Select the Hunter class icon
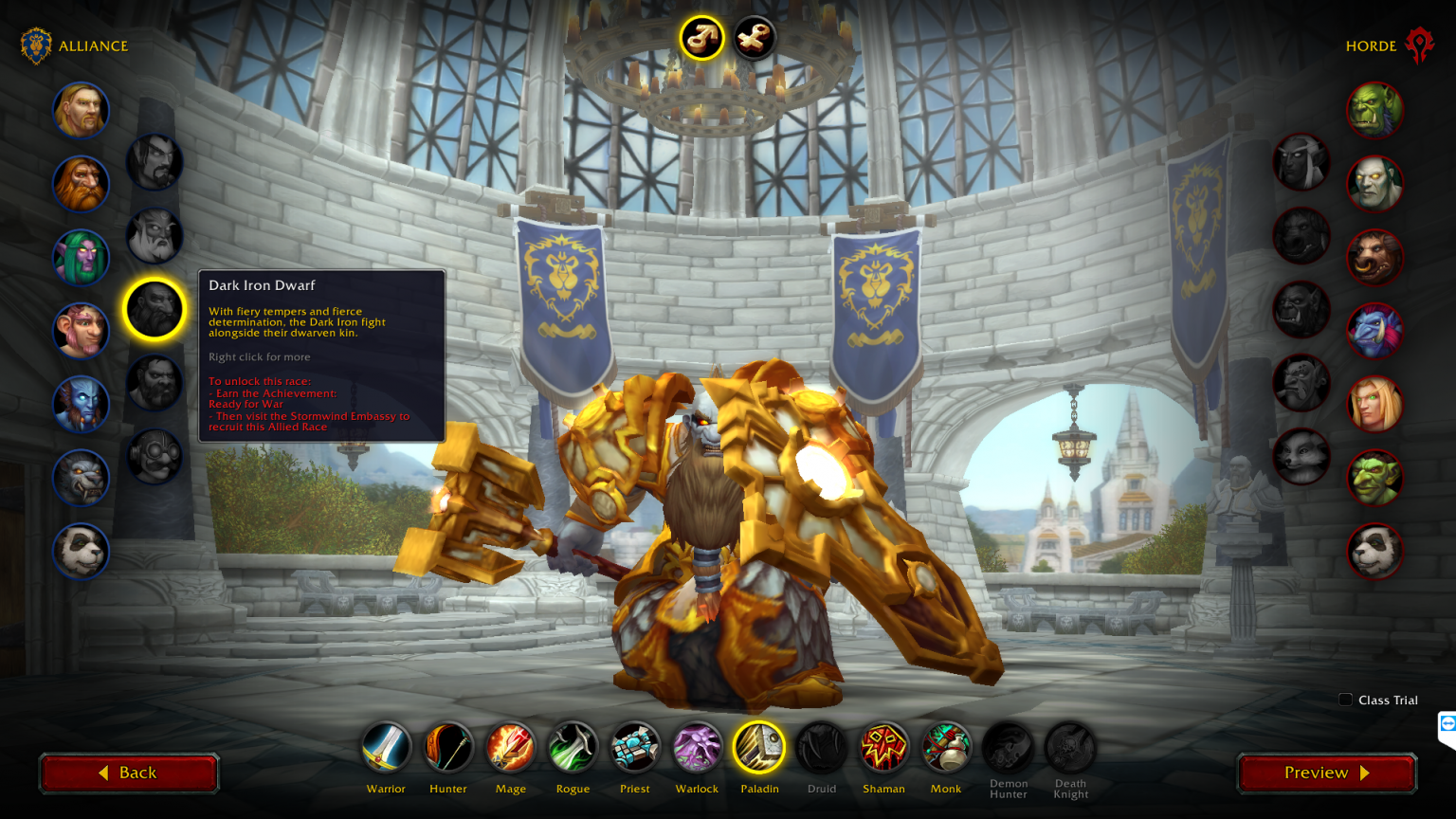Image resolution: width=1456 pixels, height=819 pixels. (x=447, y=747)
